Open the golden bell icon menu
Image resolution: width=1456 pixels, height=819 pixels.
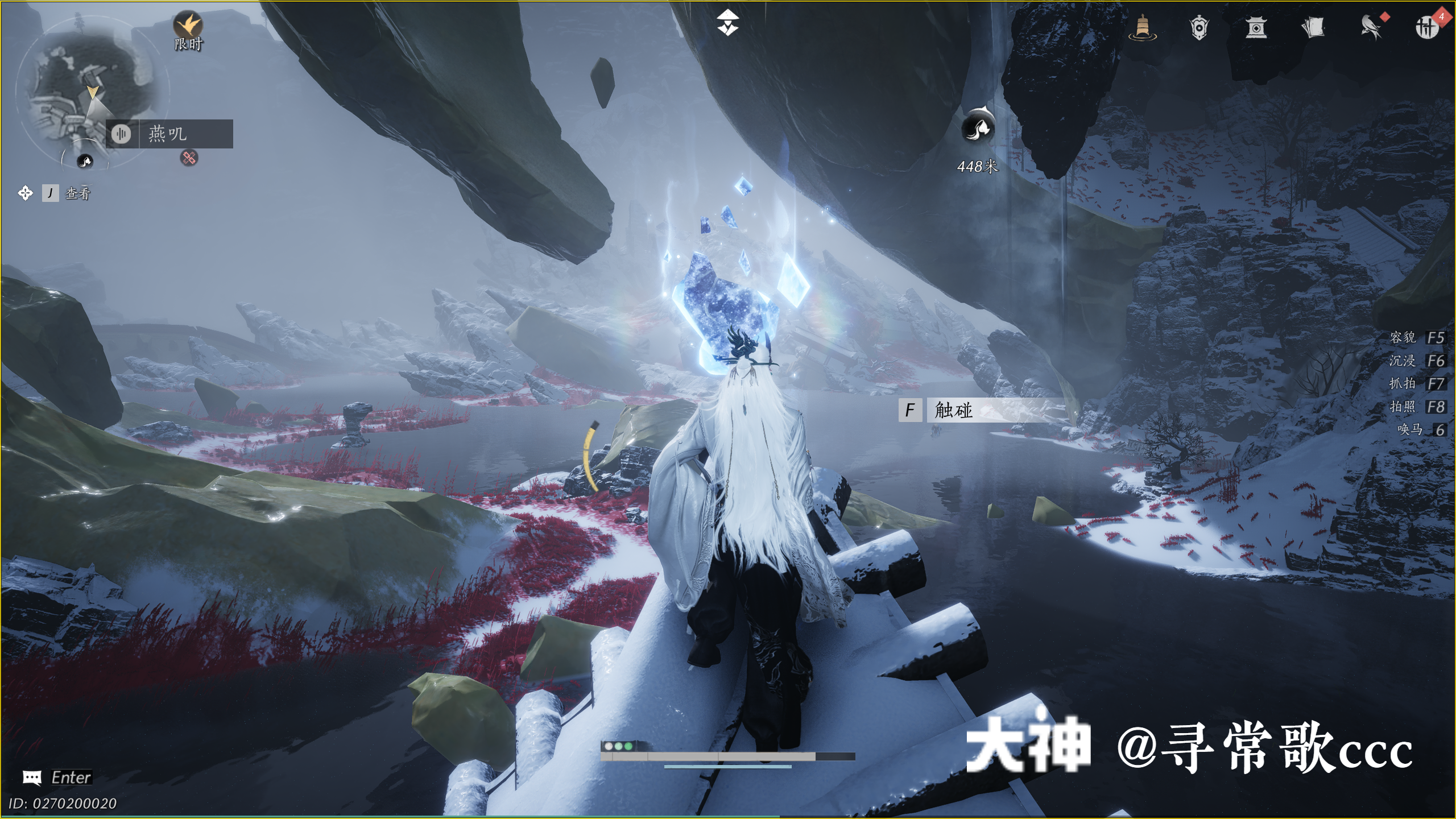(1143, 27)
